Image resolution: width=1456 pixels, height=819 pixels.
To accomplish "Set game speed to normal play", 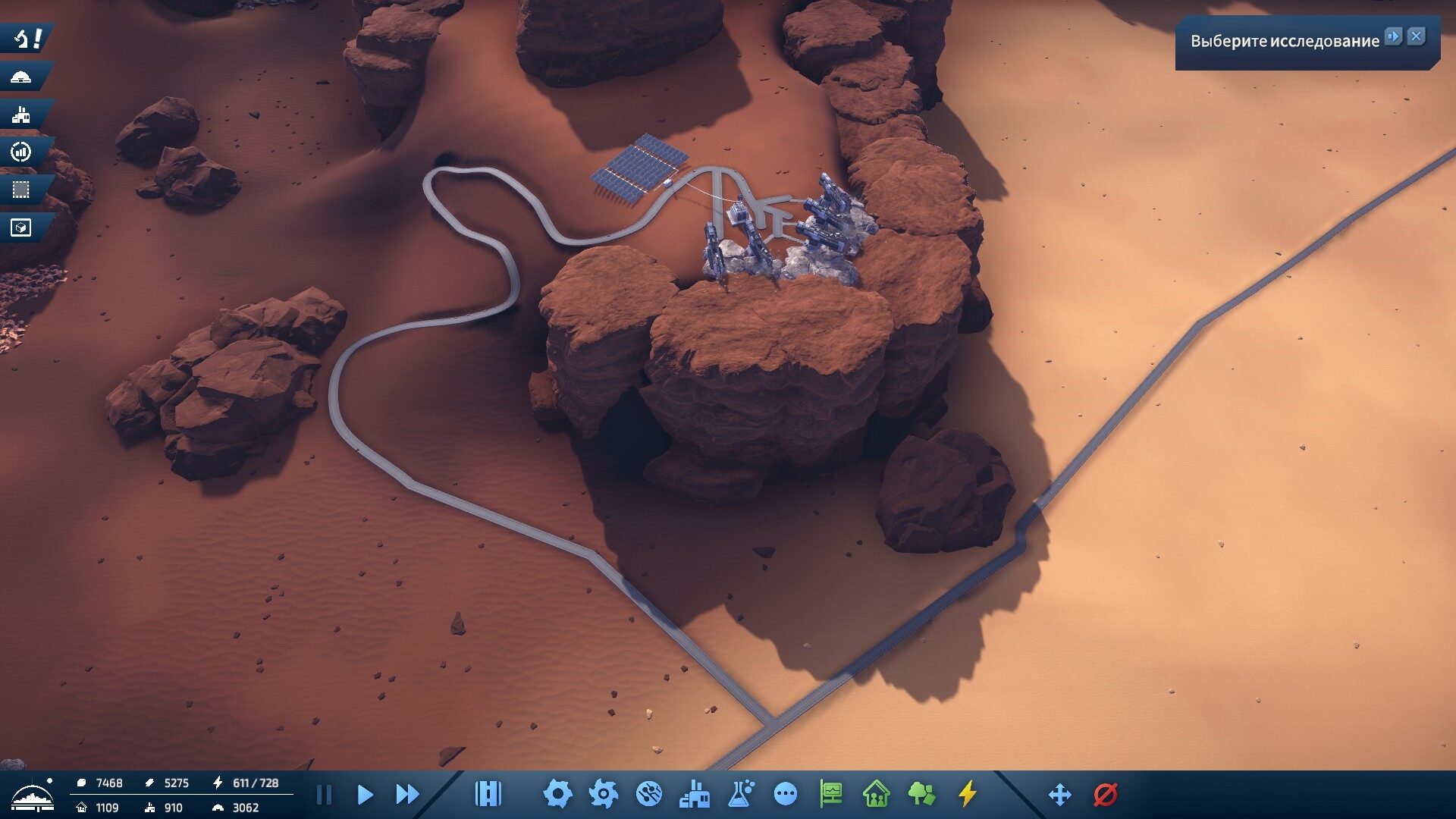I will (365, 795).
